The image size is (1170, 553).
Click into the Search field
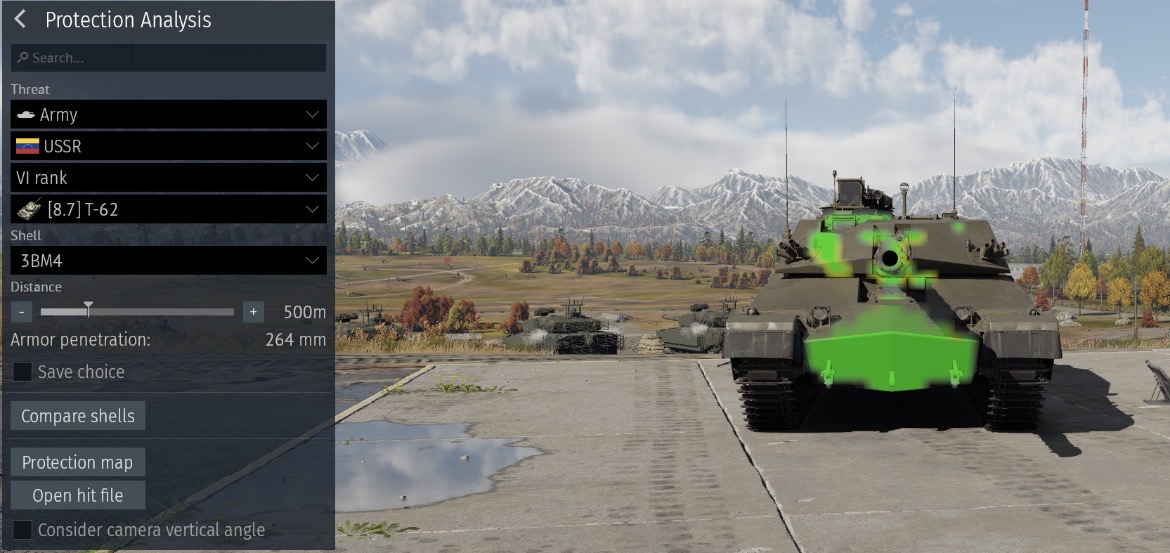pyautogui.click(x=168, y=58)
